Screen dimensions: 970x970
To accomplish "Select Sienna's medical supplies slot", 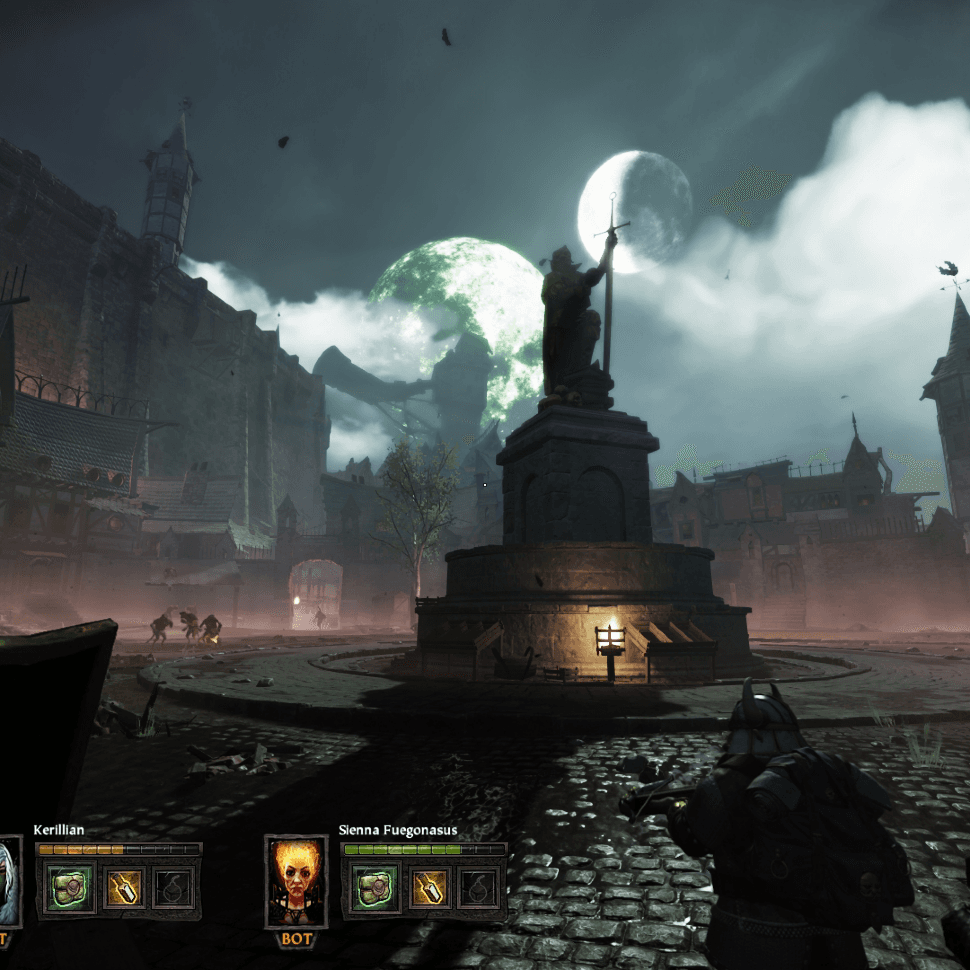I will click(x=375, y=887).
